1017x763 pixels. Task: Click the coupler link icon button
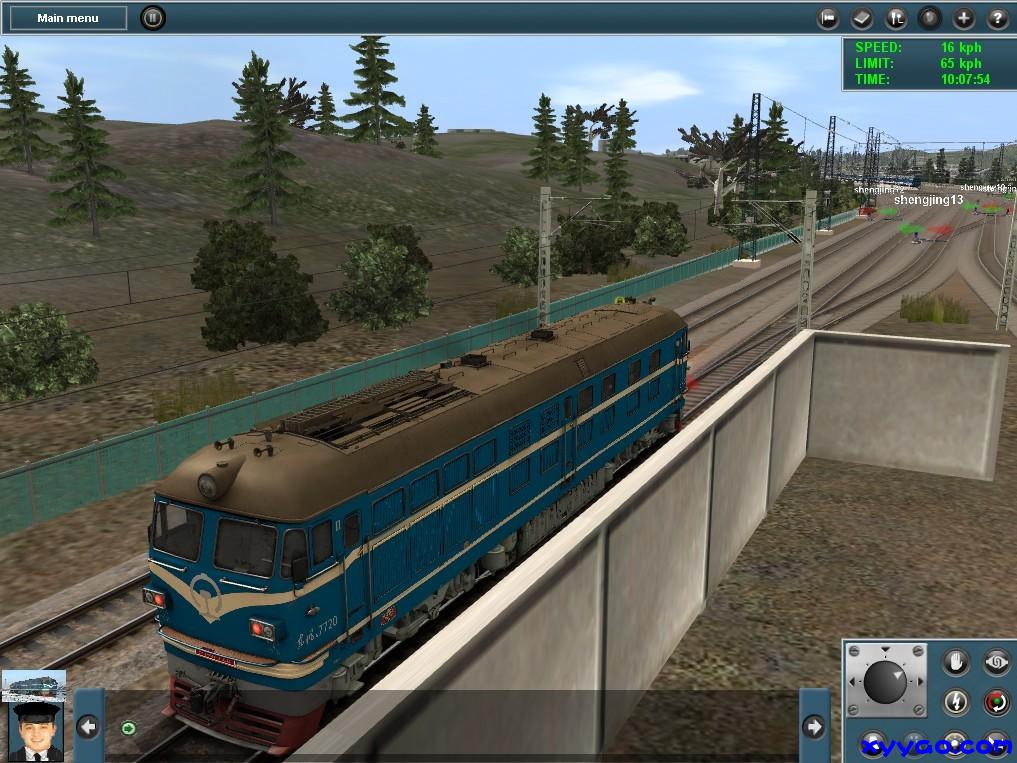pyautogui.click(x=996, y=662)
